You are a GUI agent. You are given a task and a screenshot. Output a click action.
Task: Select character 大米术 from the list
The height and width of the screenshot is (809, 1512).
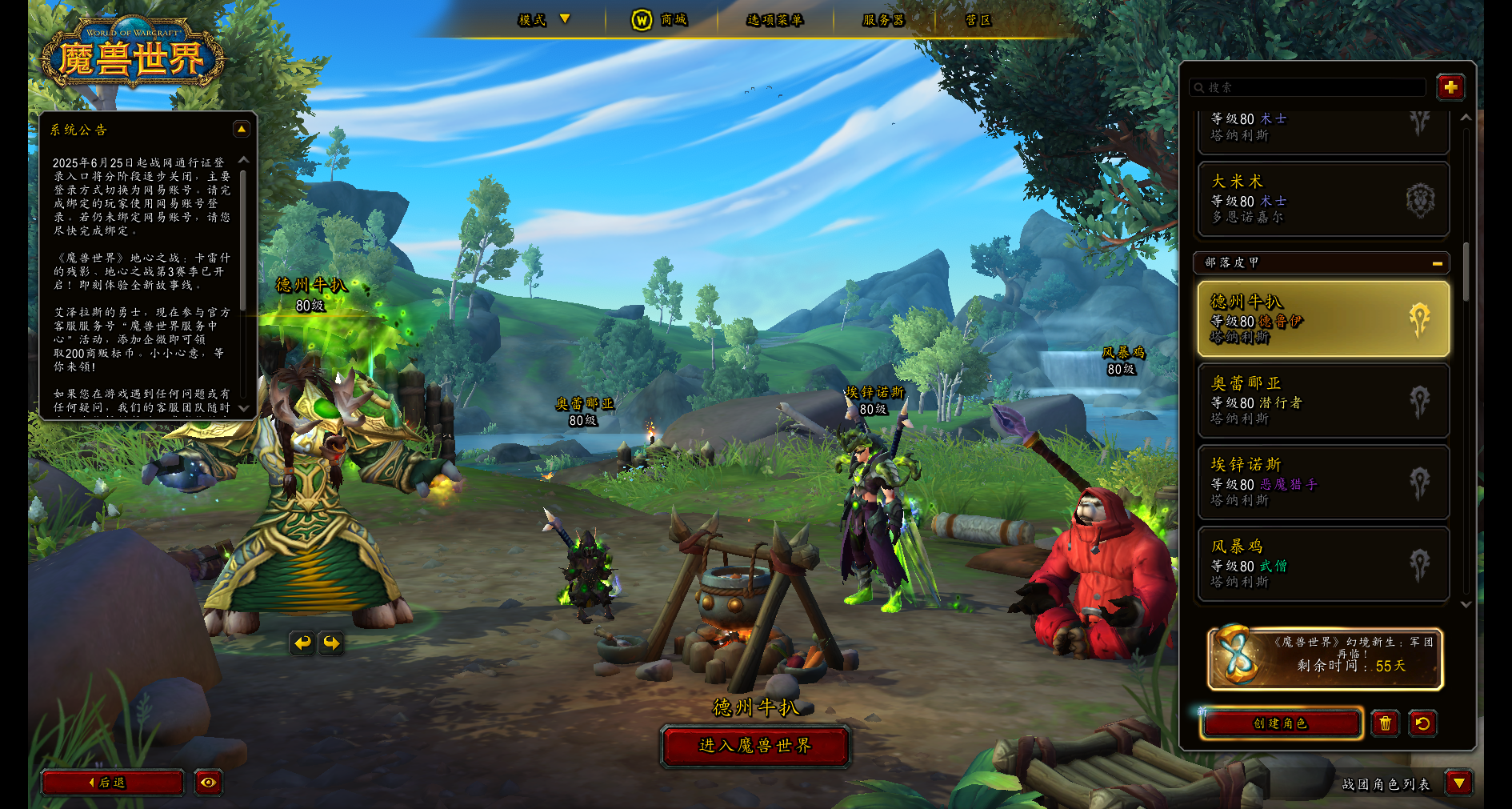[1323, 199]
